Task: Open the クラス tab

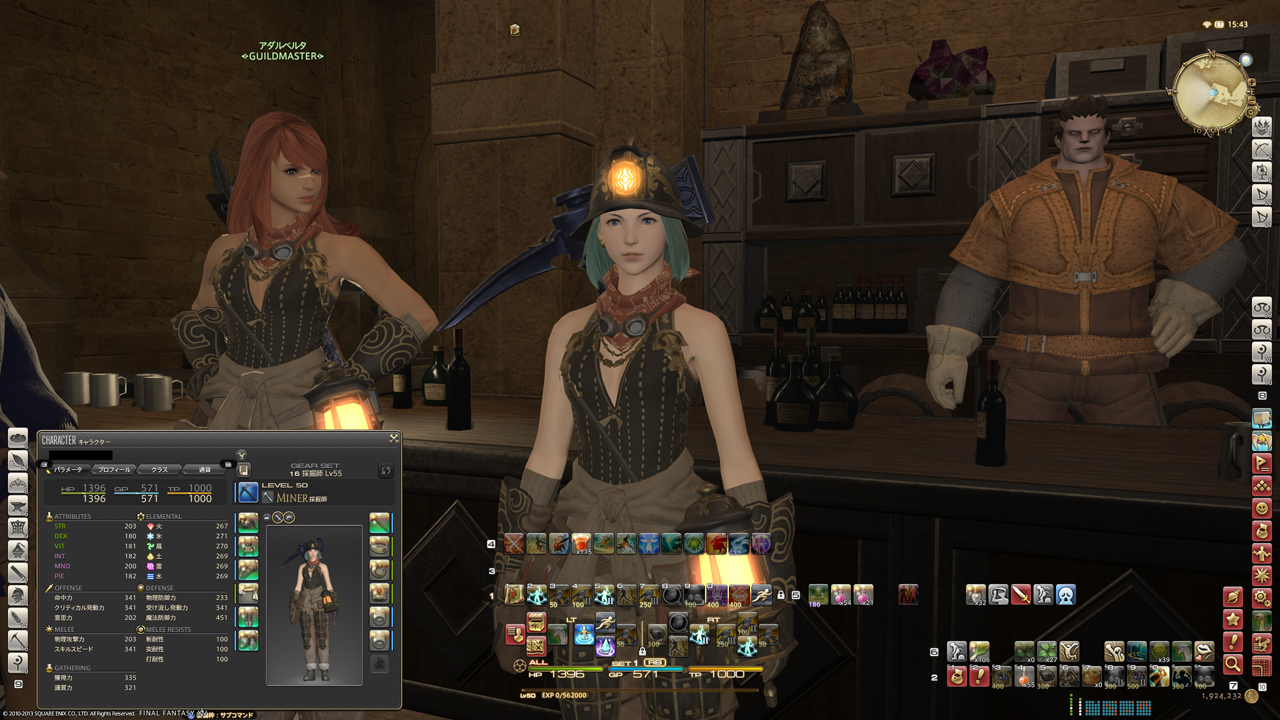Action: pyautogui.click(x=159, y=469)
